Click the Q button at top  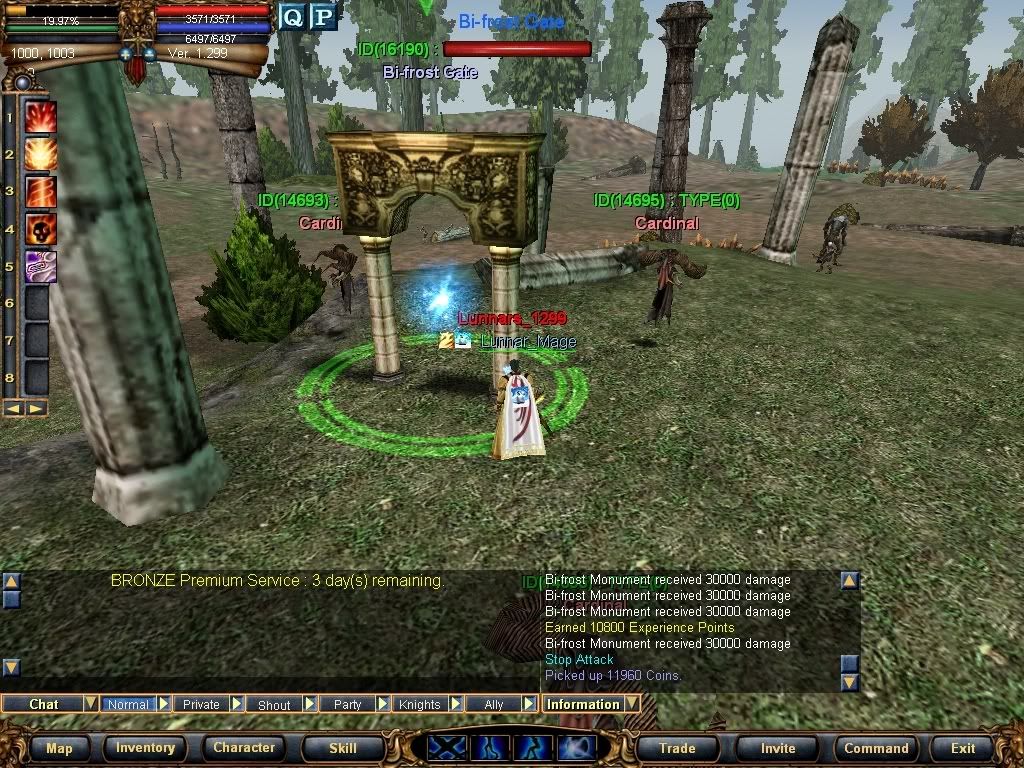click(x=291, y=16)
